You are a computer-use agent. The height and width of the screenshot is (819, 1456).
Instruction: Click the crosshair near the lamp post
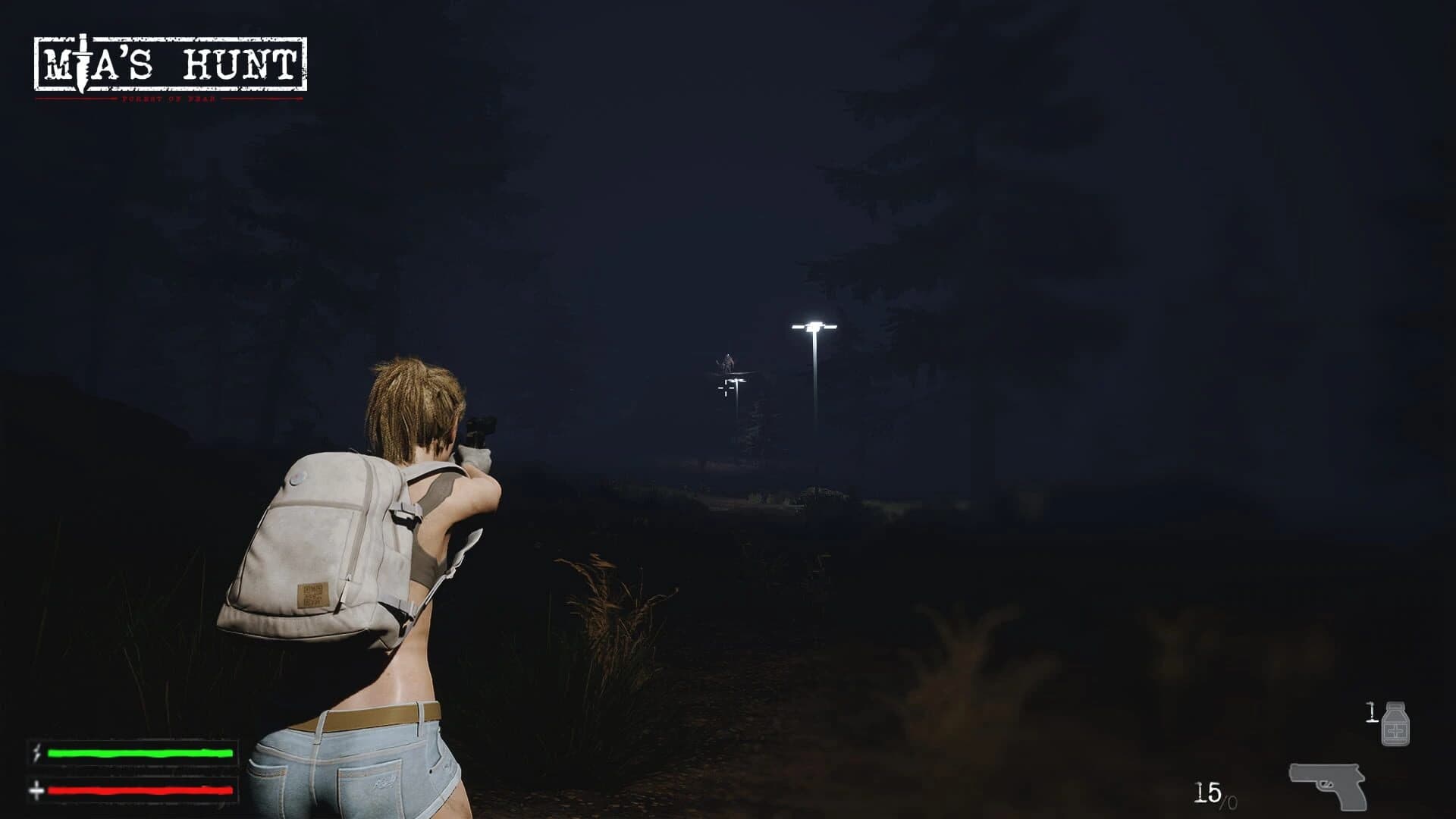726,389
